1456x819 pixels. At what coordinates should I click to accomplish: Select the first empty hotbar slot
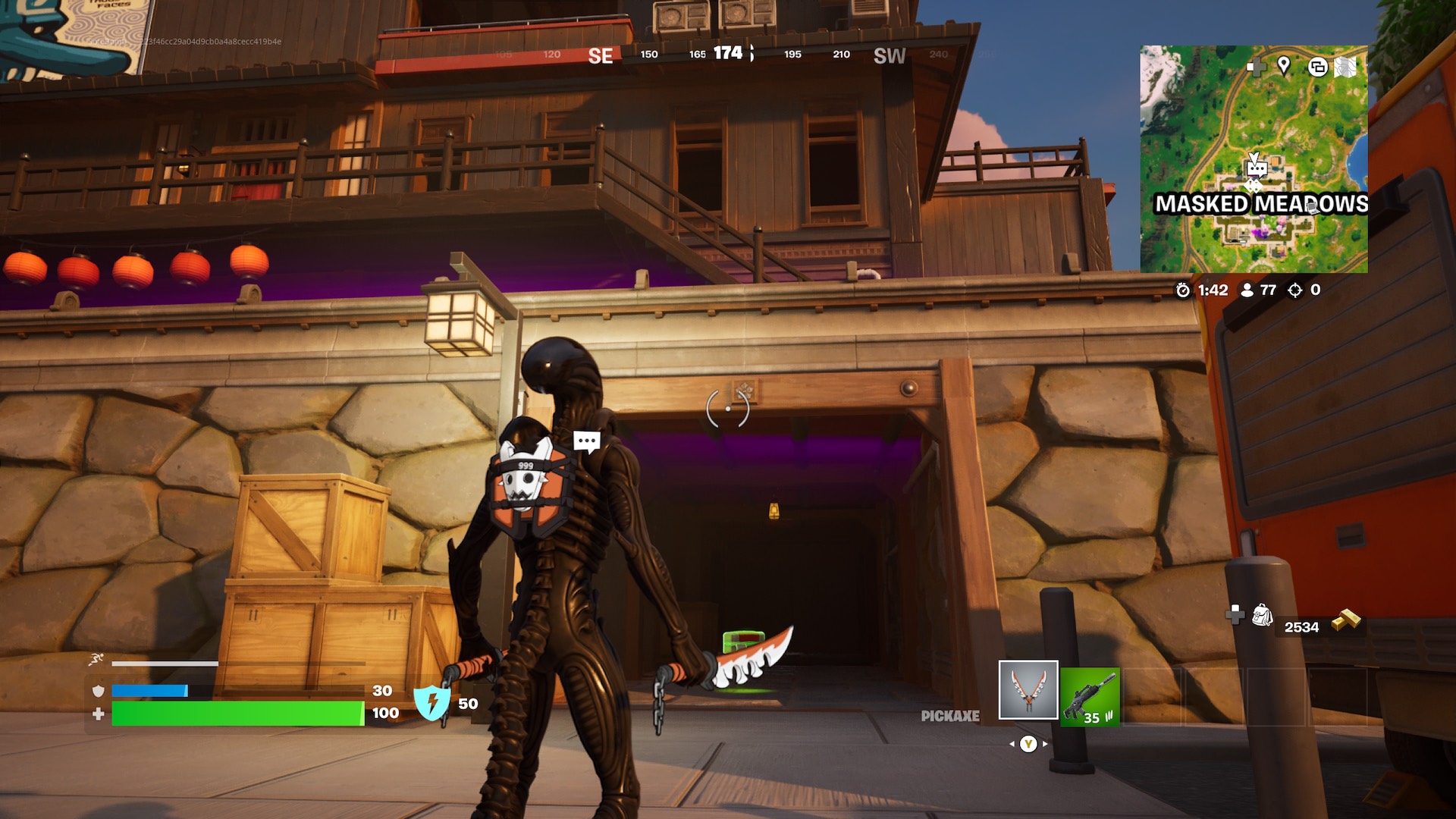coord(1153,698)
